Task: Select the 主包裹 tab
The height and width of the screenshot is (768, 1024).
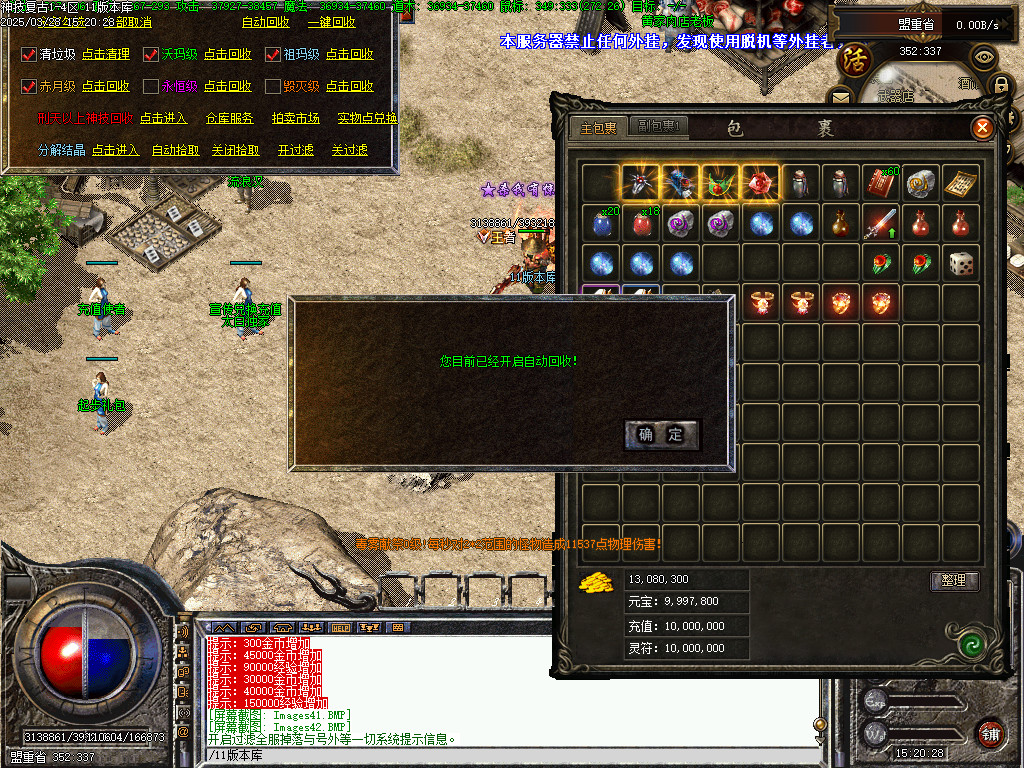Action: (599, 128)
